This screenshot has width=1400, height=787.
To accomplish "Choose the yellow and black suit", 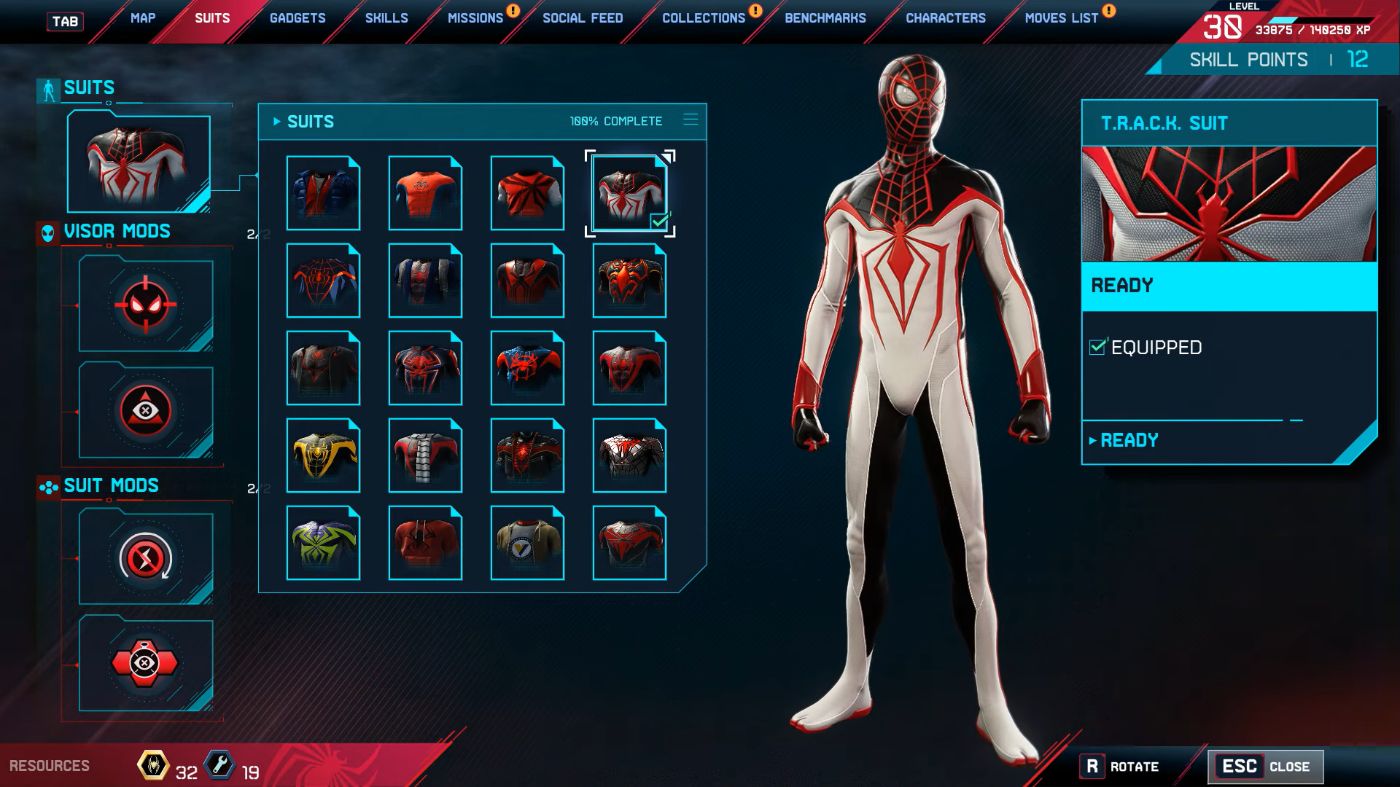I will (323, 455).
